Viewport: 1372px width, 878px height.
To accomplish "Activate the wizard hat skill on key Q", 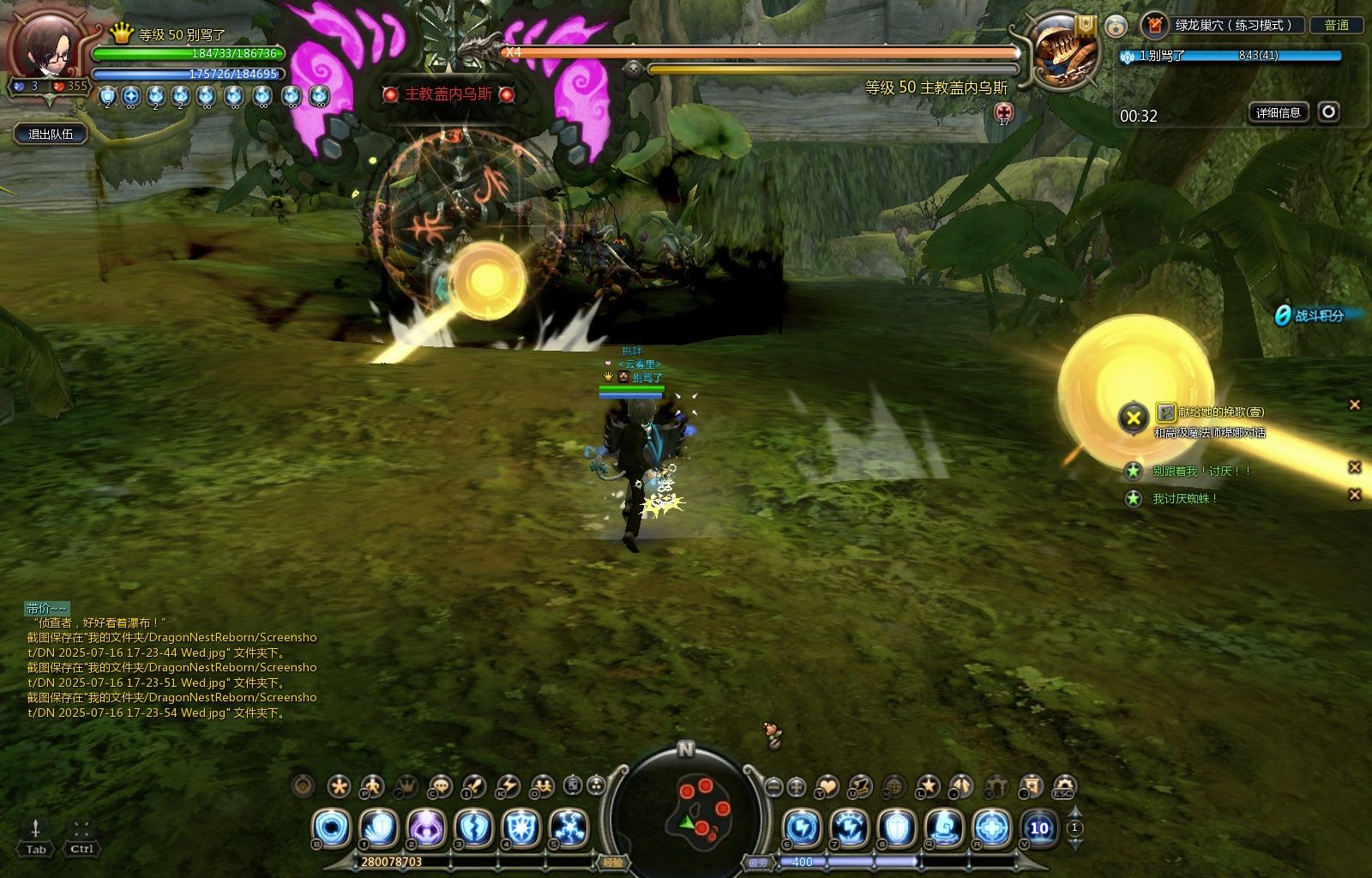I will pos(944,828).
